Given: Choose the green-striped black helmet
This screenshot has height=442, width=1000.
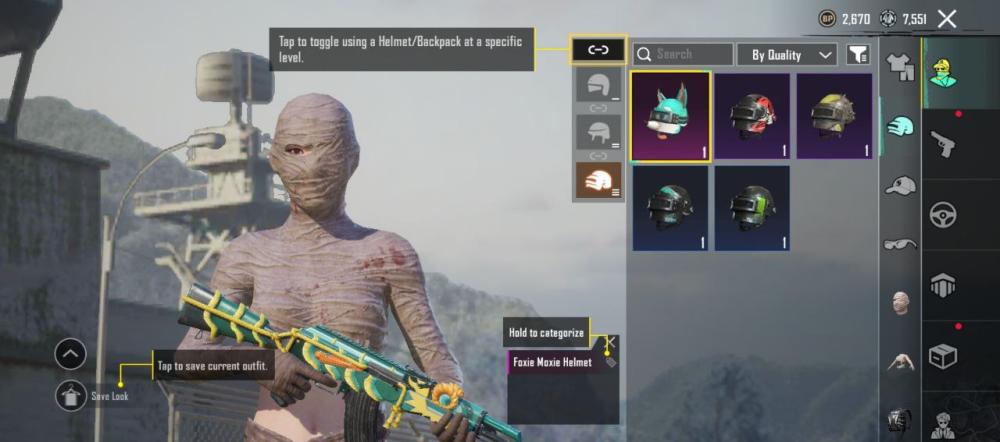Looking at the screenshot, I should click(753, 208).
